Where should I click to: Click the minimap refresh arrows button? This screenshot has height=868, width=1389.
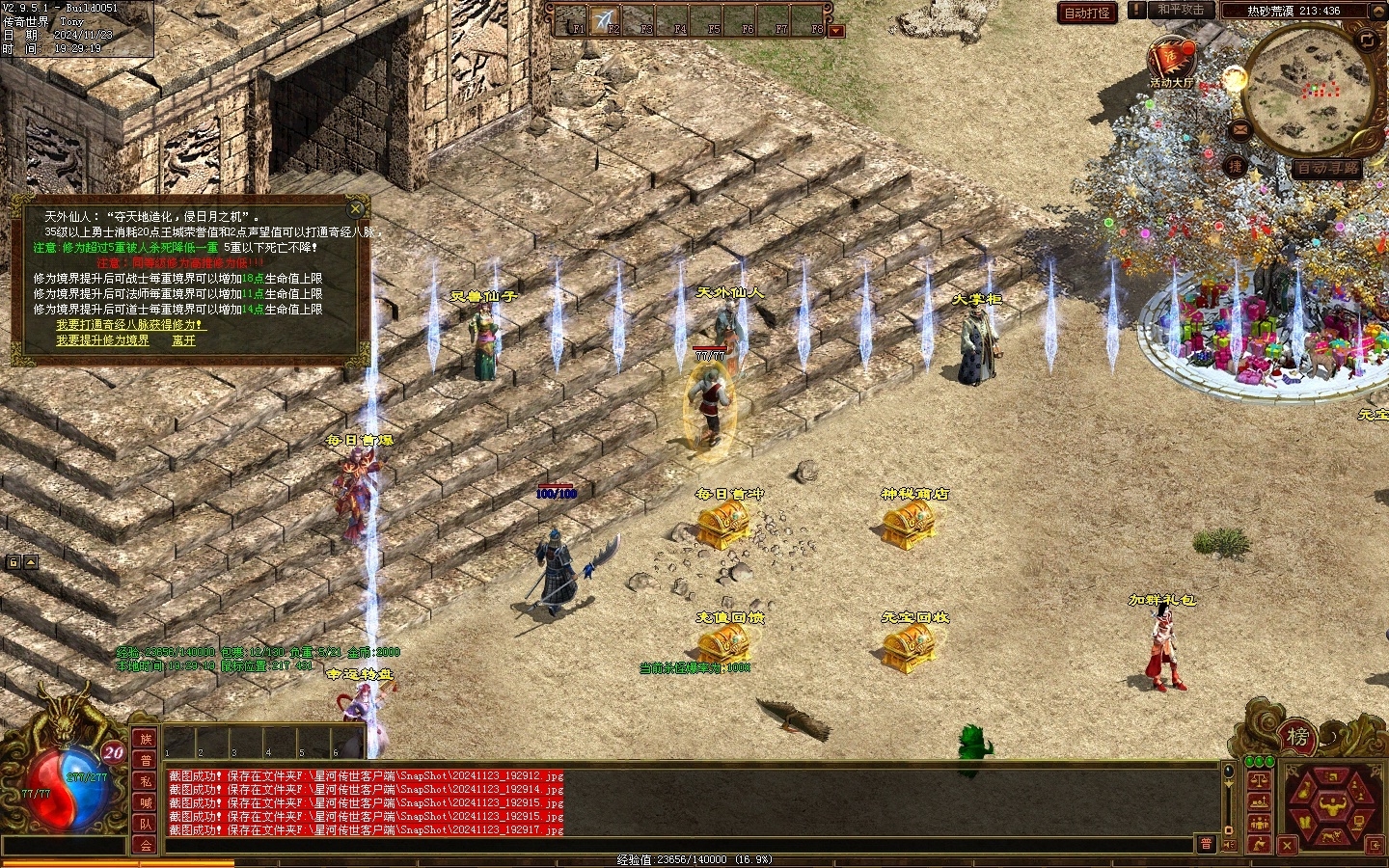[1367, 40]
